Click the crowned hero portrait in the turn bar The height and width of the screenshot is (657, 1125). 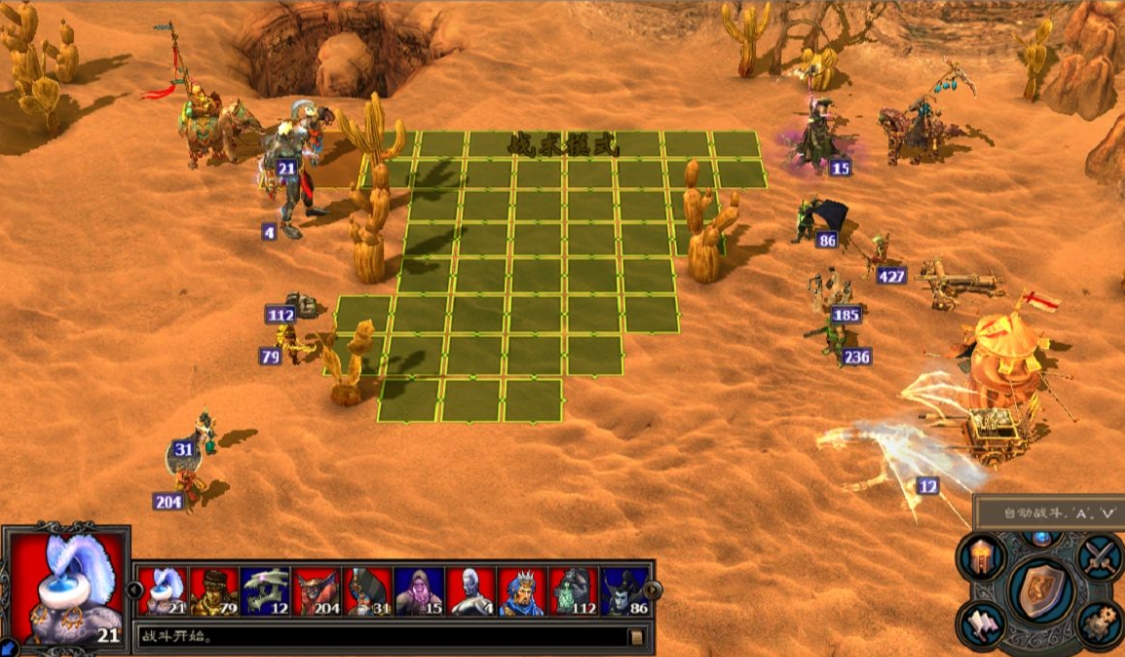pos(522,591)
